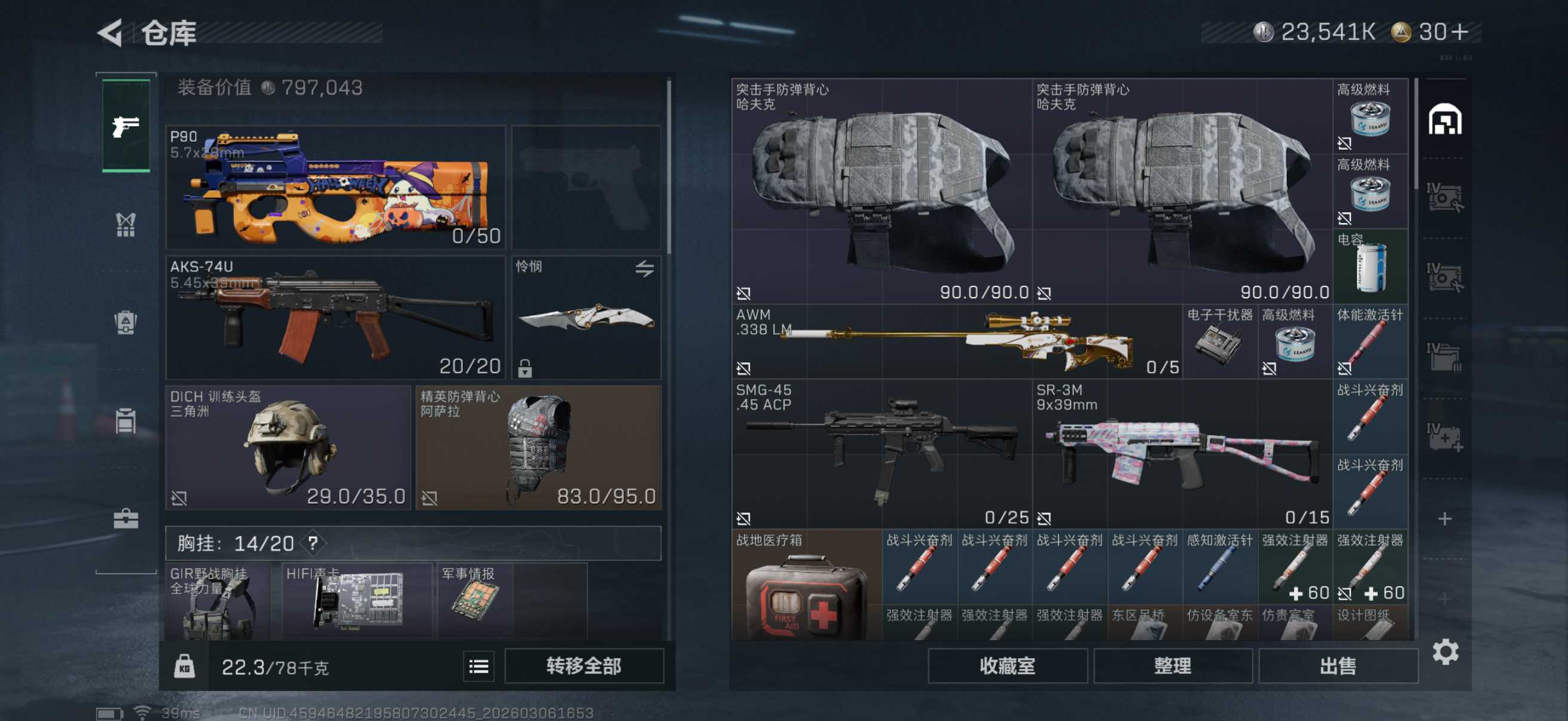
Task: Sort the stash with 整理
Action: coord(1172,666)
